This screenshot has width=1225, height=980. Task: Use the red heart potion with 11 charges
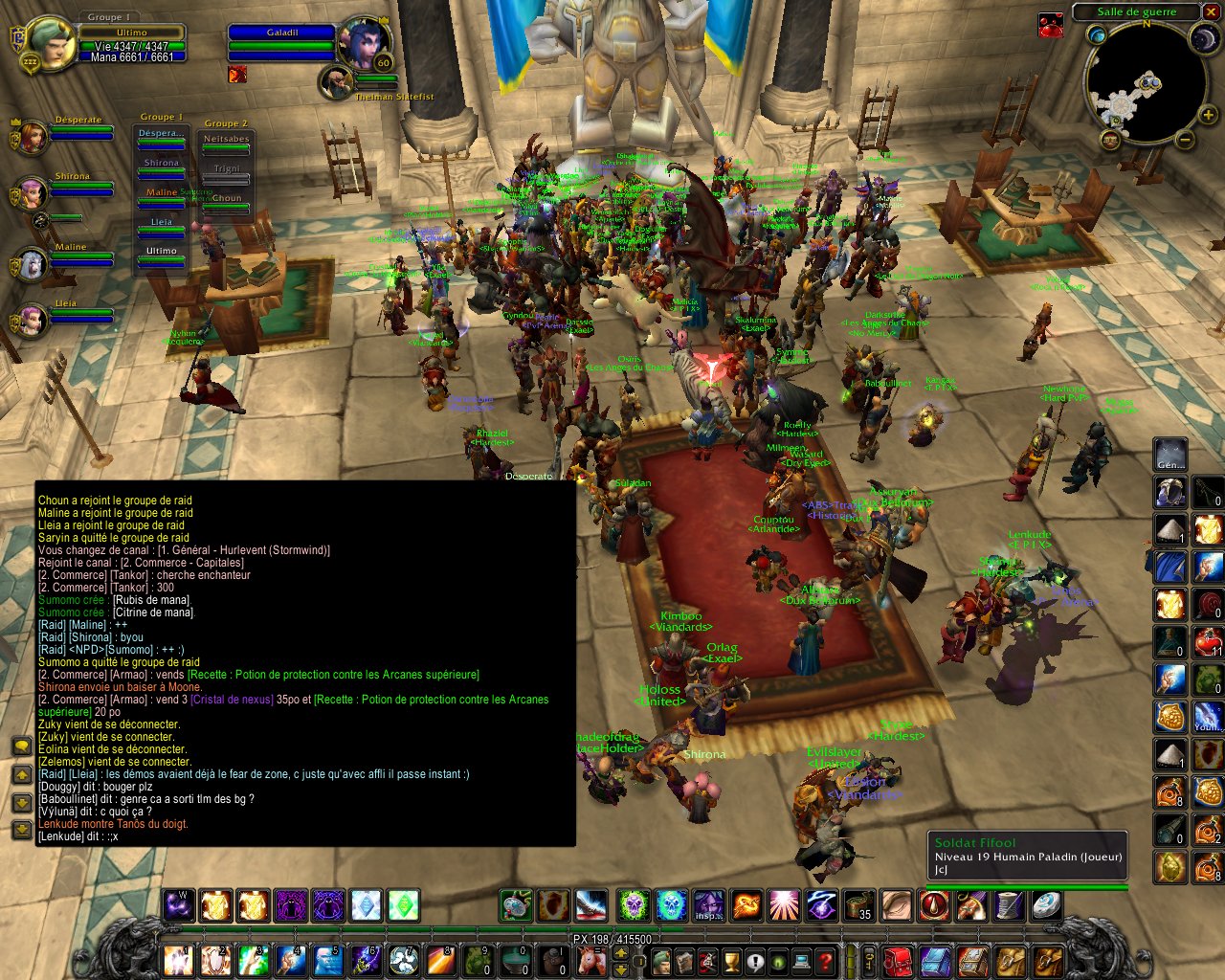pos(1208,641)
